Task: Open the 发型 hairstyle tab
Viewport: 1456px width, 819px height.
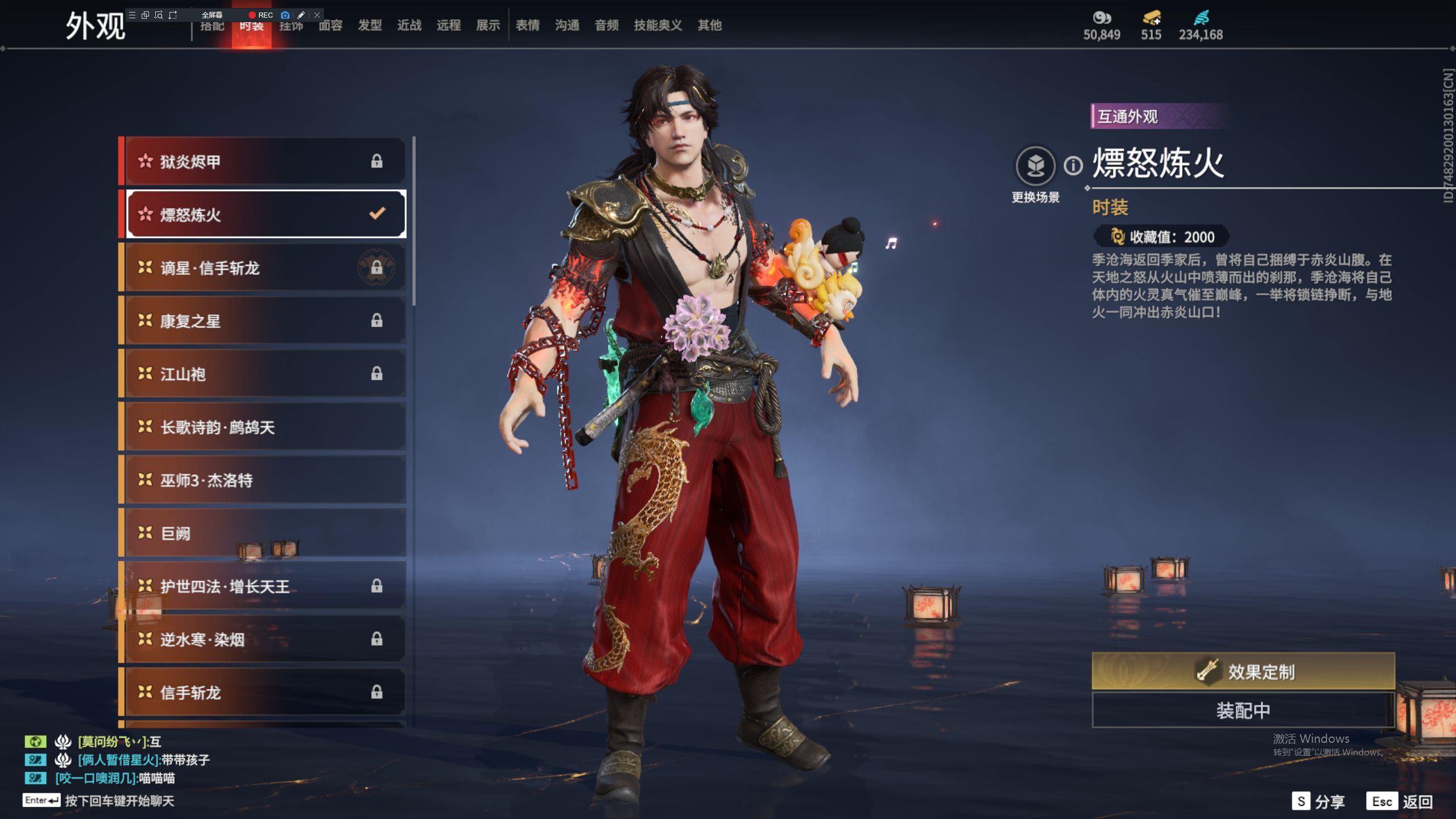Action: (370, 26)
